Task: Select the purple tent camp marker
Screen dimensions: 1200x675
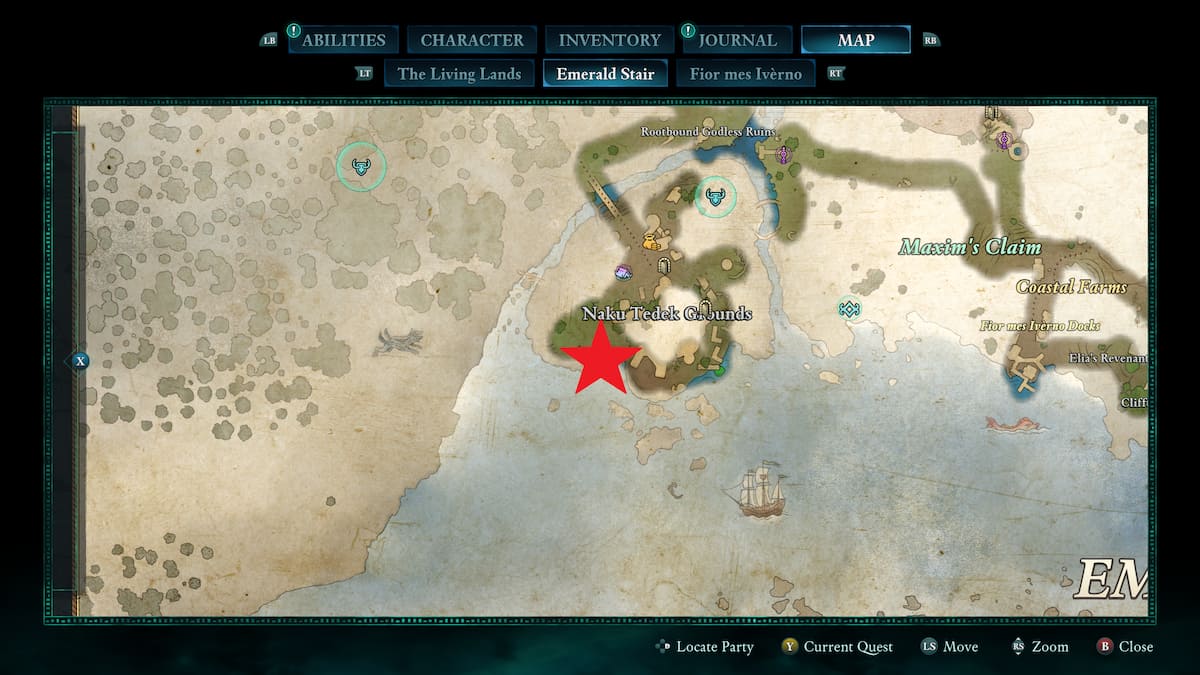Action: click(x=624, y=272)
